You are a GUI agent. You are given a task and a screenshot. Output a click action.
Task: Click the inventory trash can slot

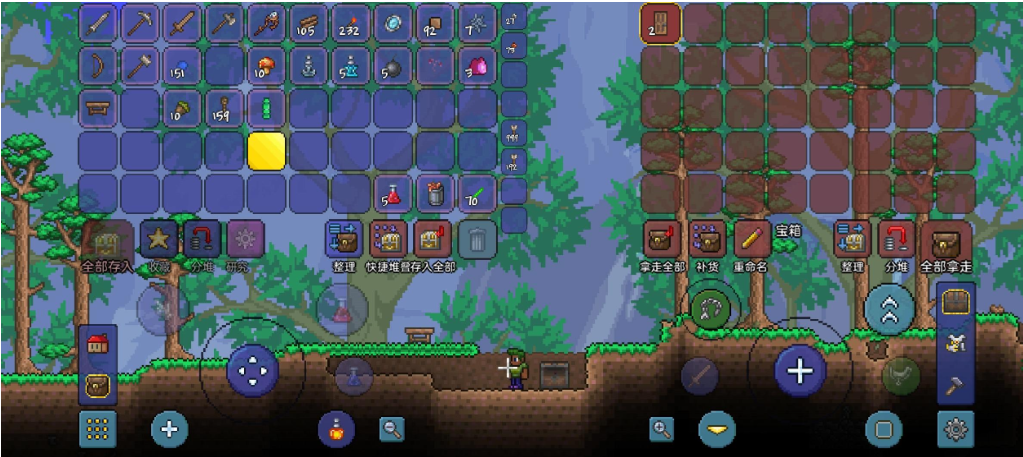[478, 240]
